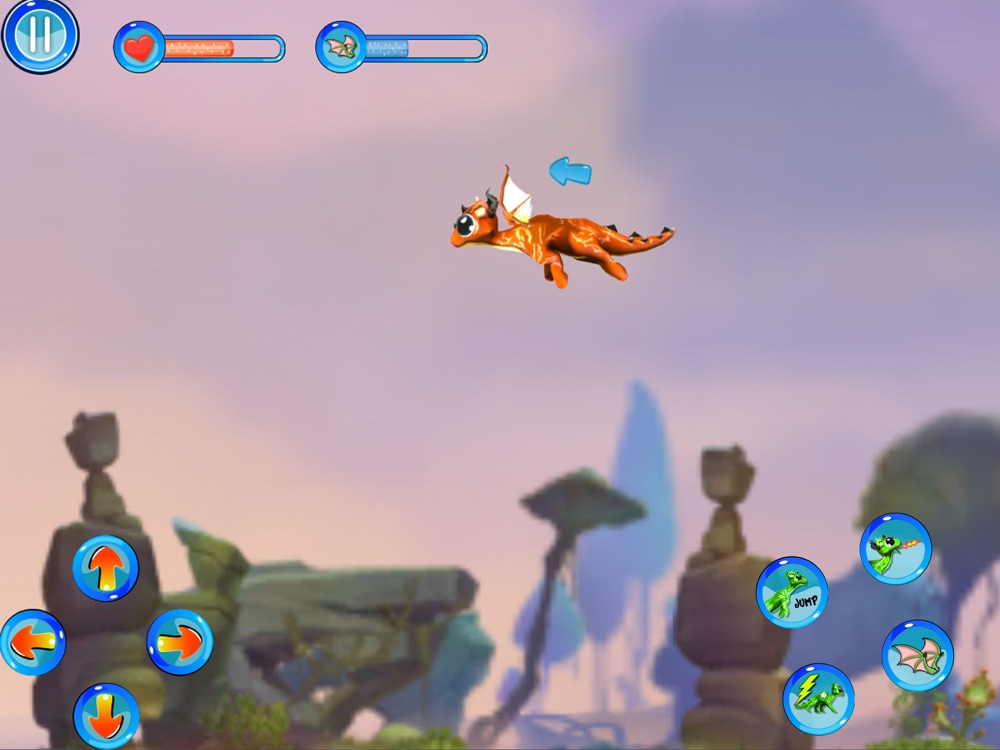Tap the right arrow movement button
This screenshot has height=750, width=1000.
coord(180,642)
